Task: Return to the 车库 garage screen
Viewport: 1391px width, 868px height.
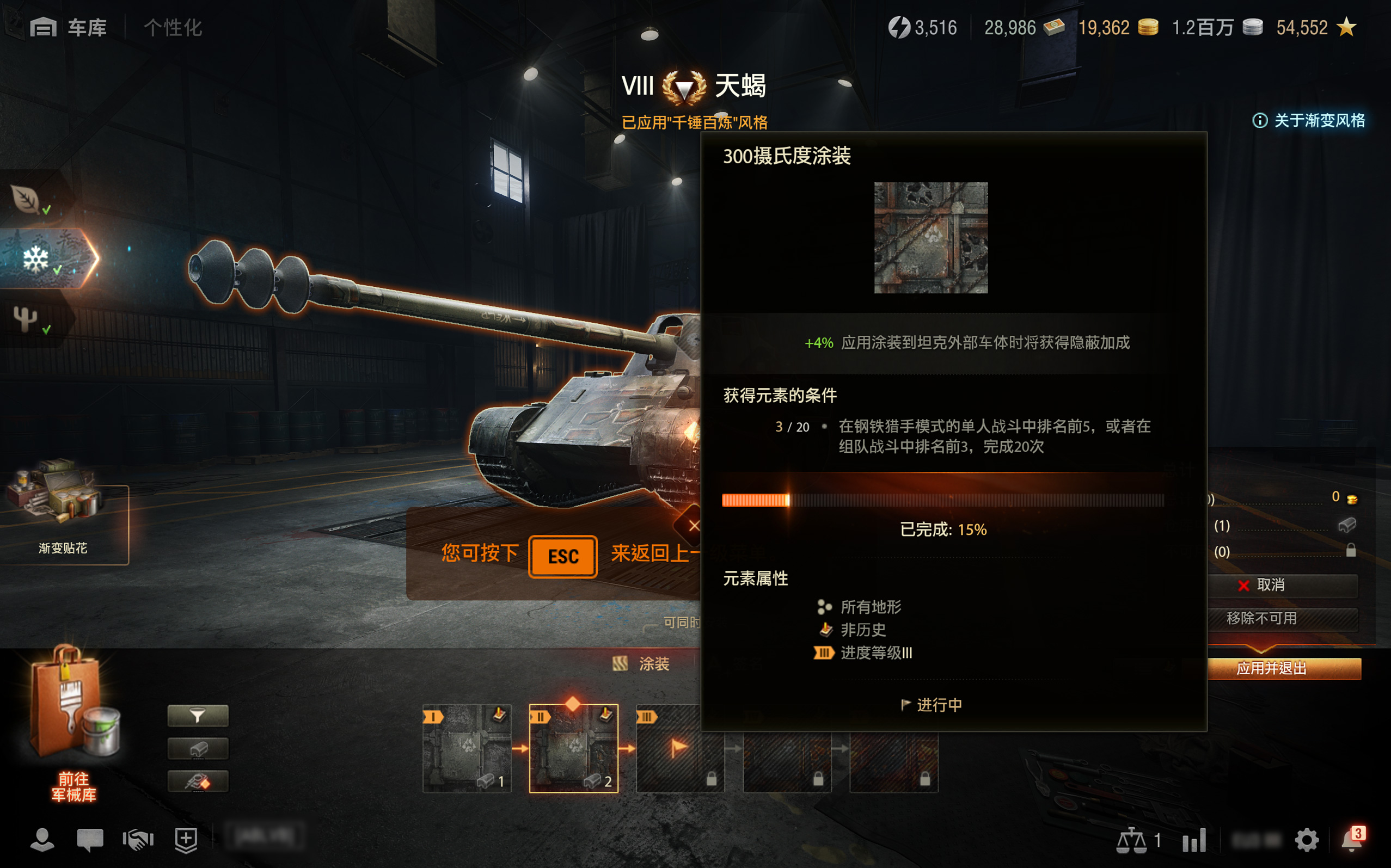Action: pos(69,27)
